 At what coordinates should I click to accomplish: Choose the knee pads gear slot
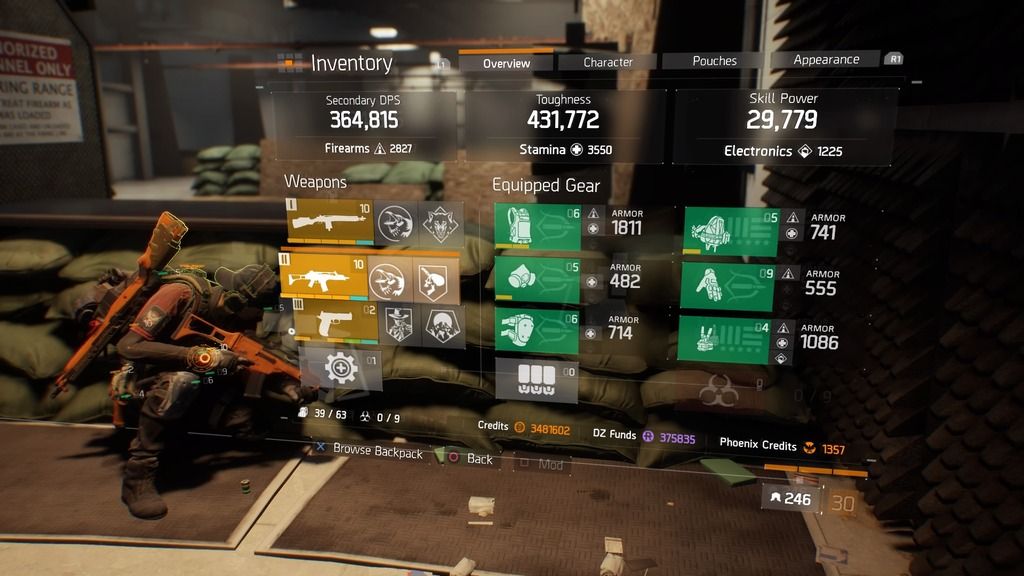(x=536, y=331)
